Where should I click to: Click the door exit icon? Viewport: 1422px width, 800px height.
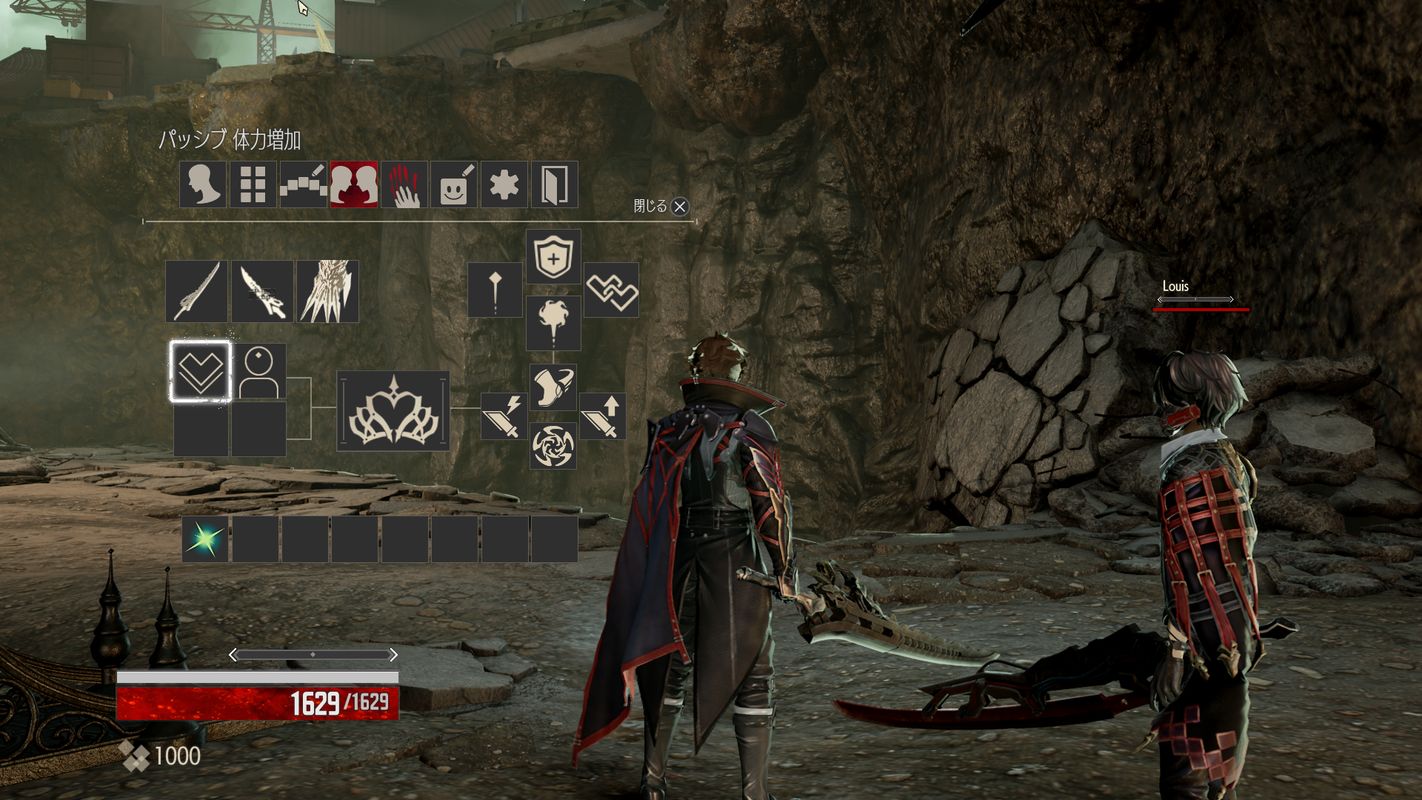(555, 184)
